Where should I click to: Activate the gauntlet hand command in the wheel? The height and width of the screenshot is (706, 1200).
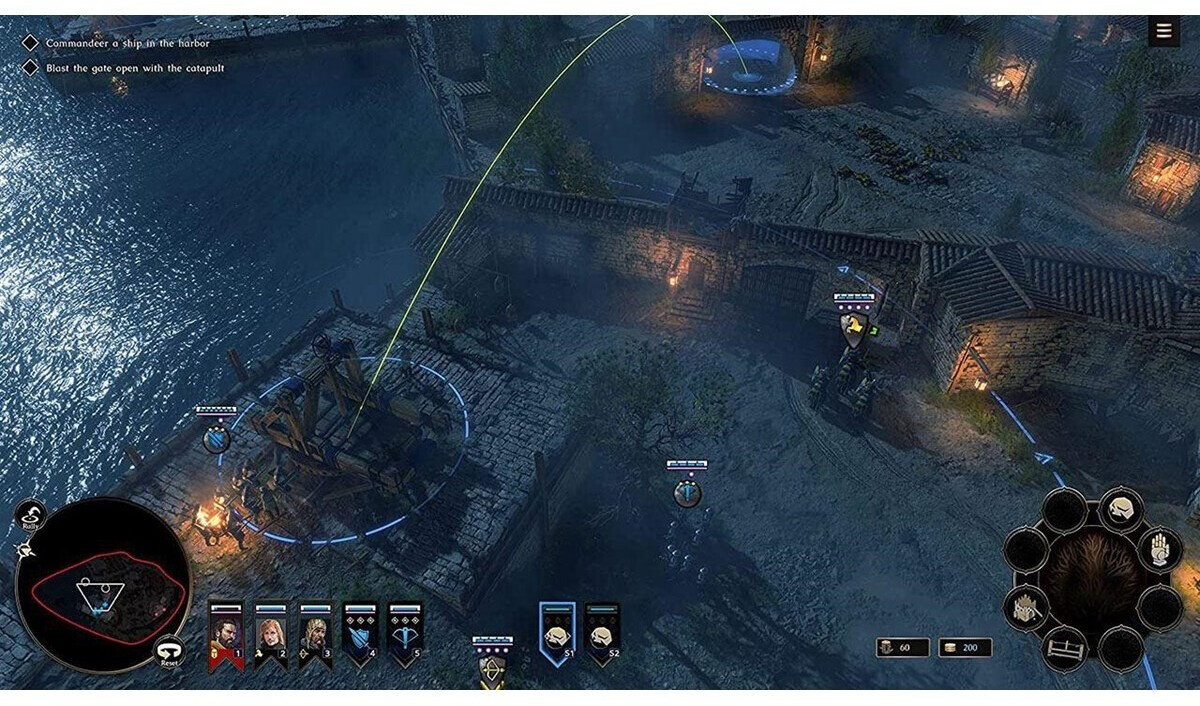[1160, 549]
